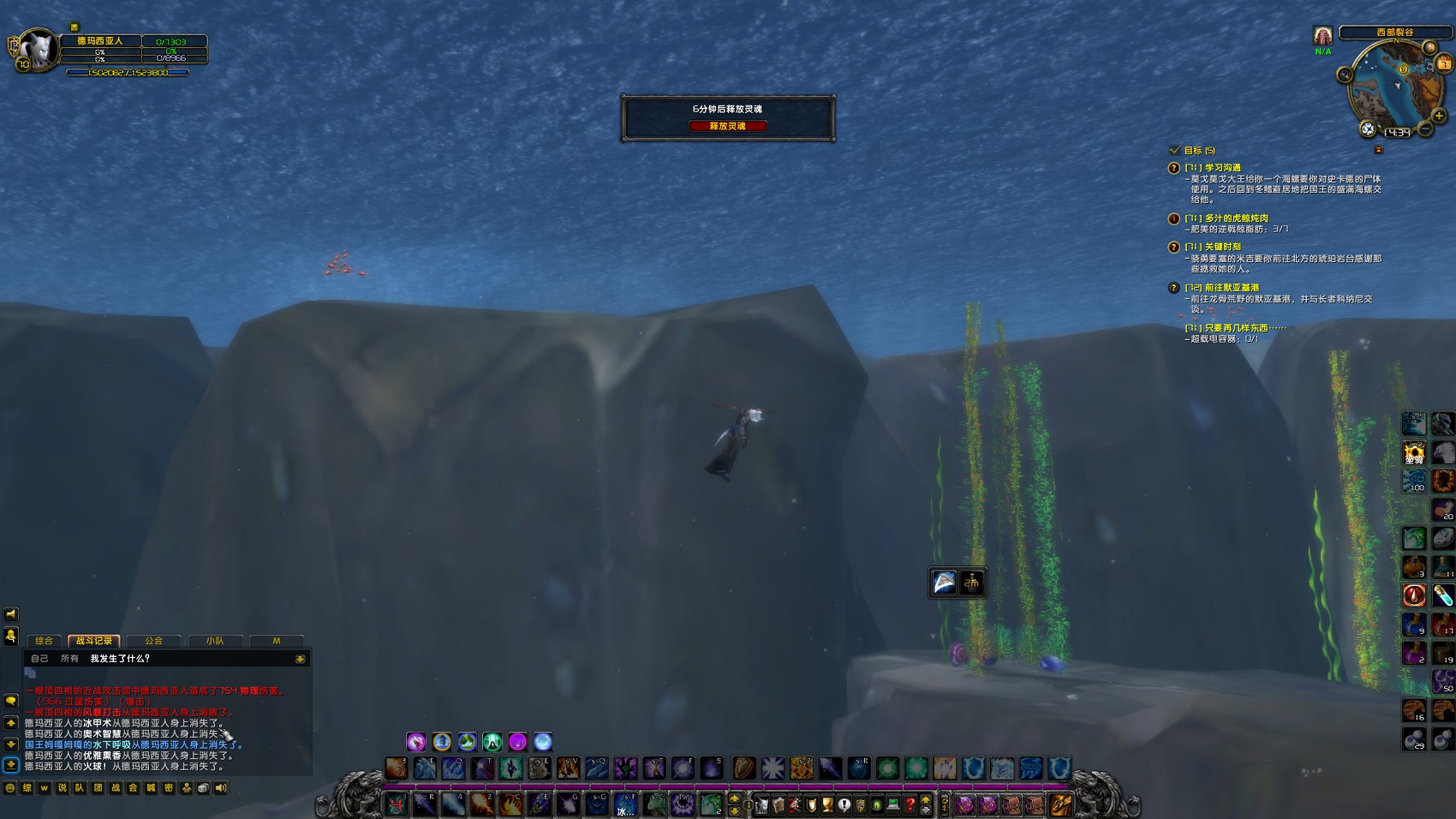
Task: Click the player portrait frame 德玛西亚人
Action: (x=38, y=50)
